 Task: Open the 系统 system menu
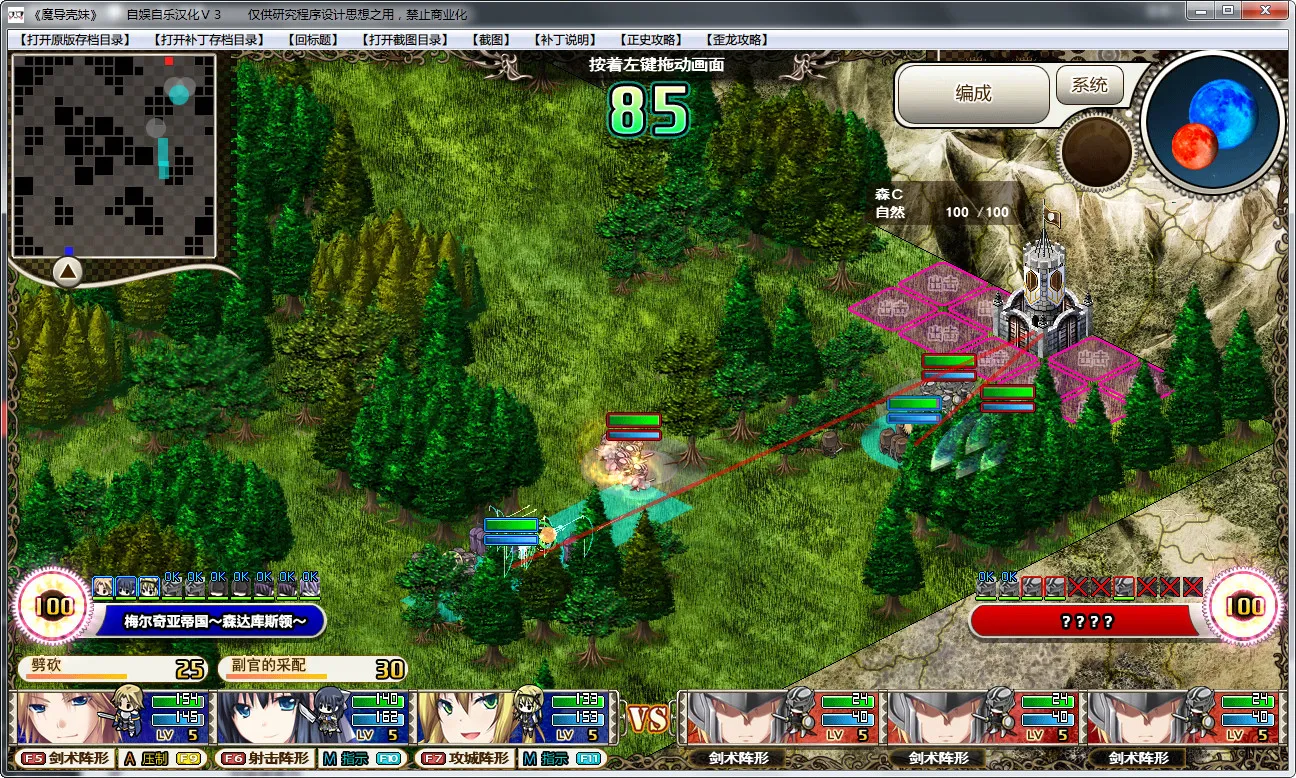coord(1089,86)
